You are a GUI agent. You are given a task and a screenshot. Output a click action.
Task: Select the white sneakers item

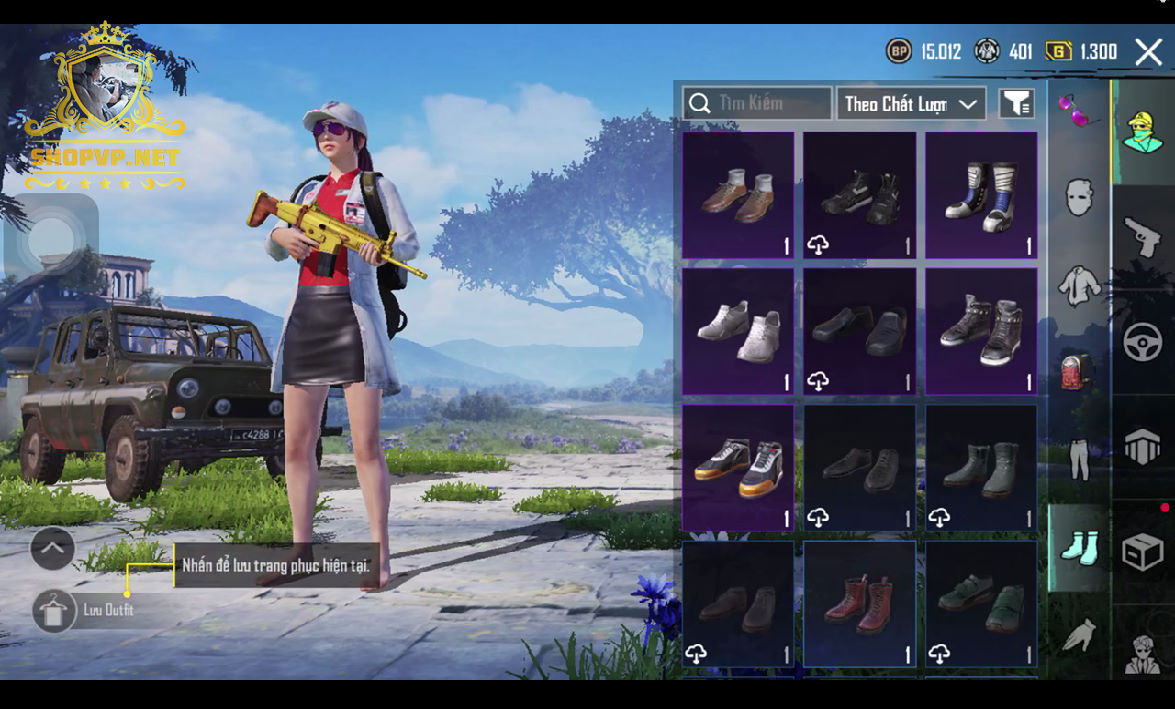(x=739, y=331)
